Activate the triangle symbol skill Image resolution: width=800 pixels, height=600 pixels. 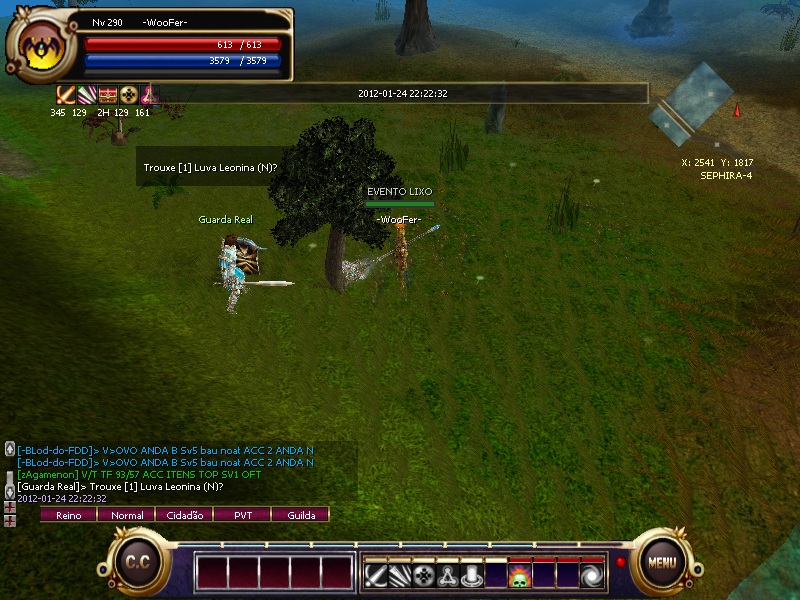[x=448, y=576]
